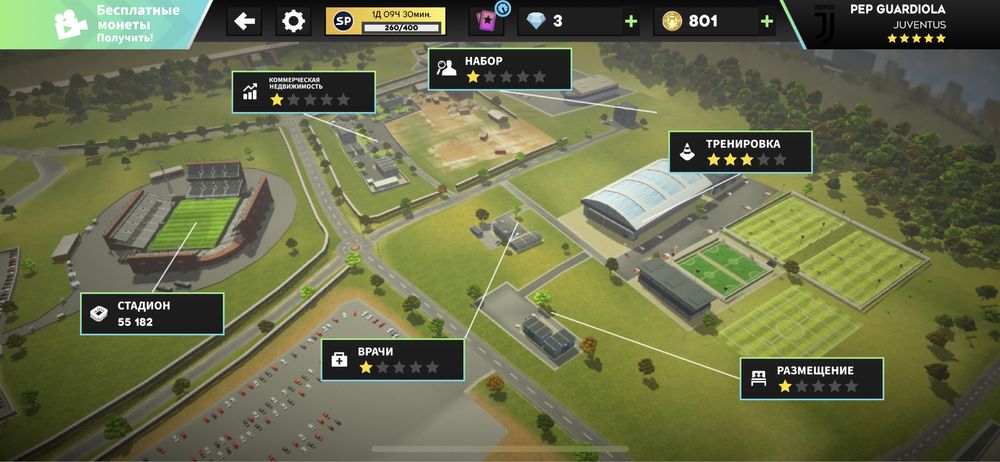Screen dimensions: 1000x462
Task: Claim the free coins video offer
Action: coord(105,24)
